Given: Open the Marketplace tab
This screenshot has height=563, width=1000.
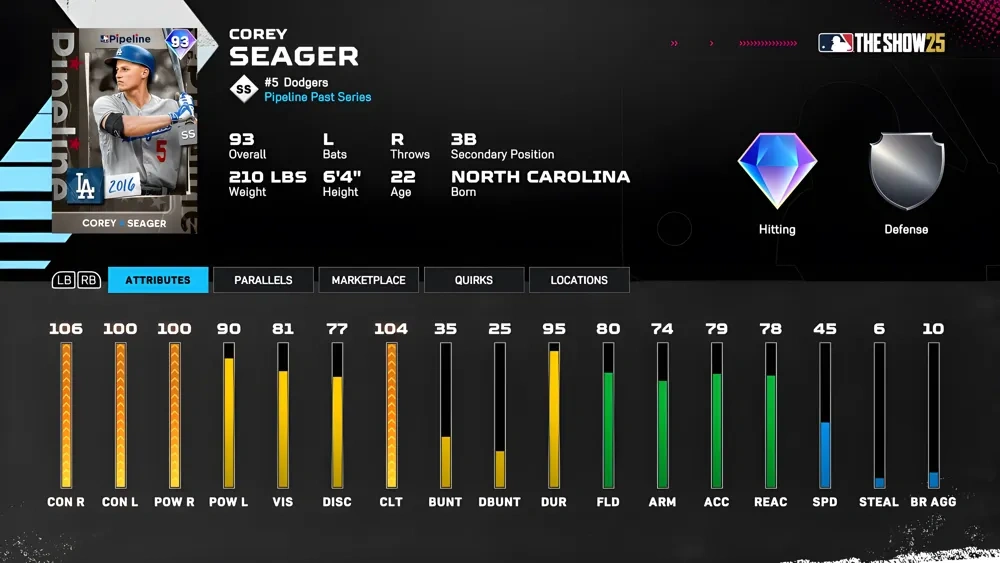Looking at the screenshot, I should click(x=368, y=280).
